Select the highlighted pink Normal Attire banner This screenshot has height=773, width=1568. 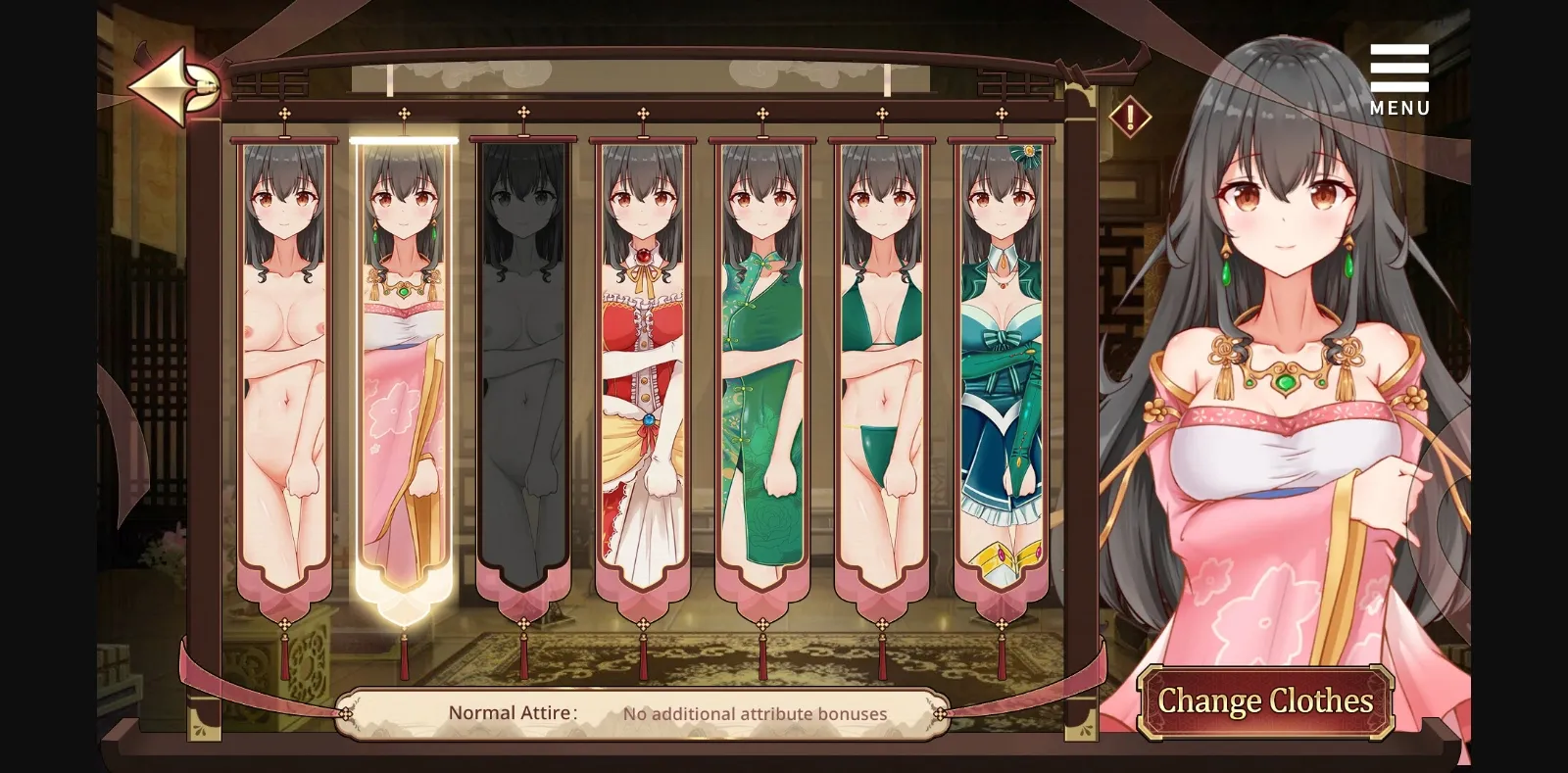pyautogui.click(x=404, y=362)
